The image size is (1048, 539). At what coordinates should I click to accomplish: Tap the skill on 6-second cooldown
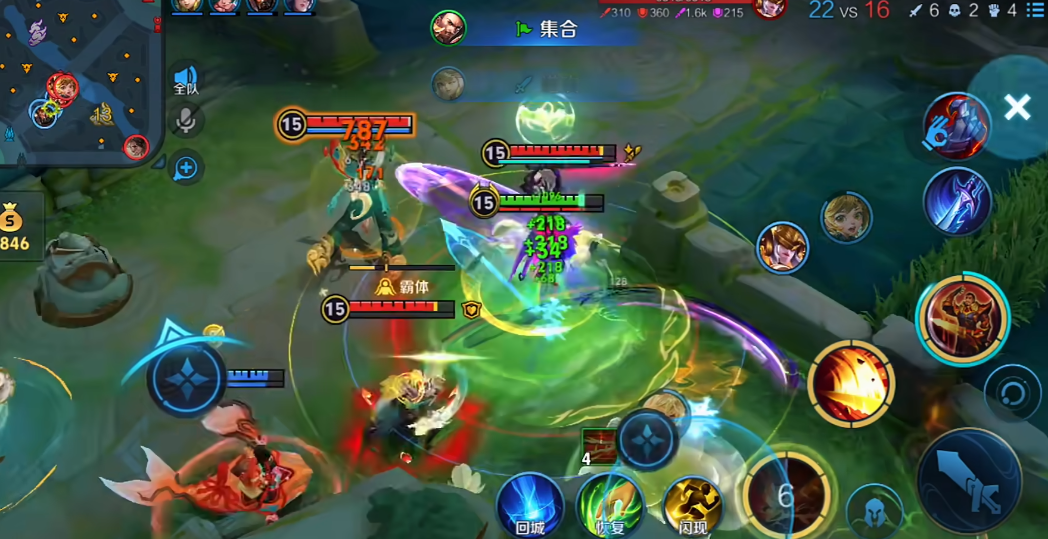787,493
